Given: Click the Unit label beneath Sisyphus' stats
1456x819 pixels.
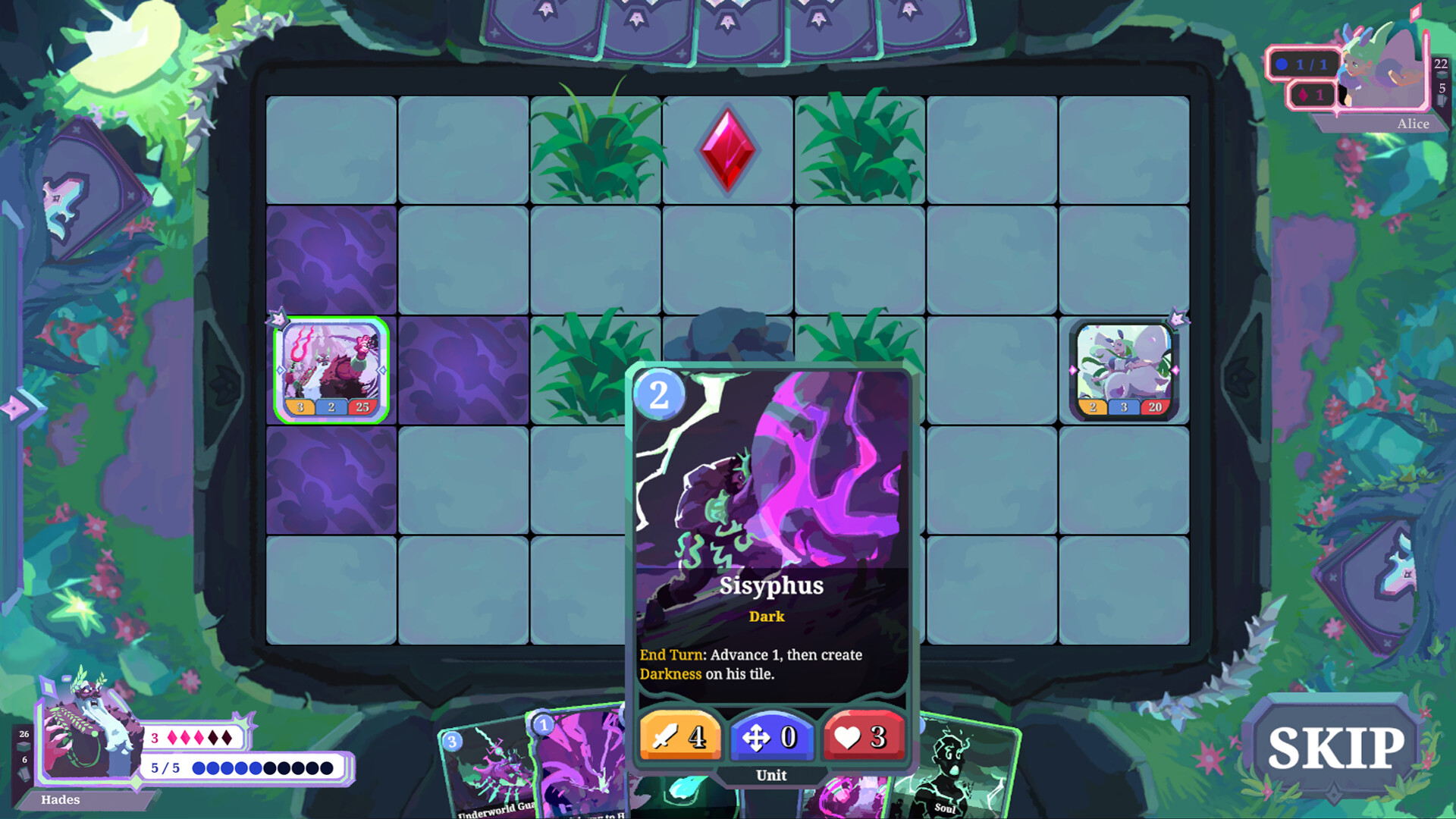Looking at the screenshot, I should click(x=770, y=775).
